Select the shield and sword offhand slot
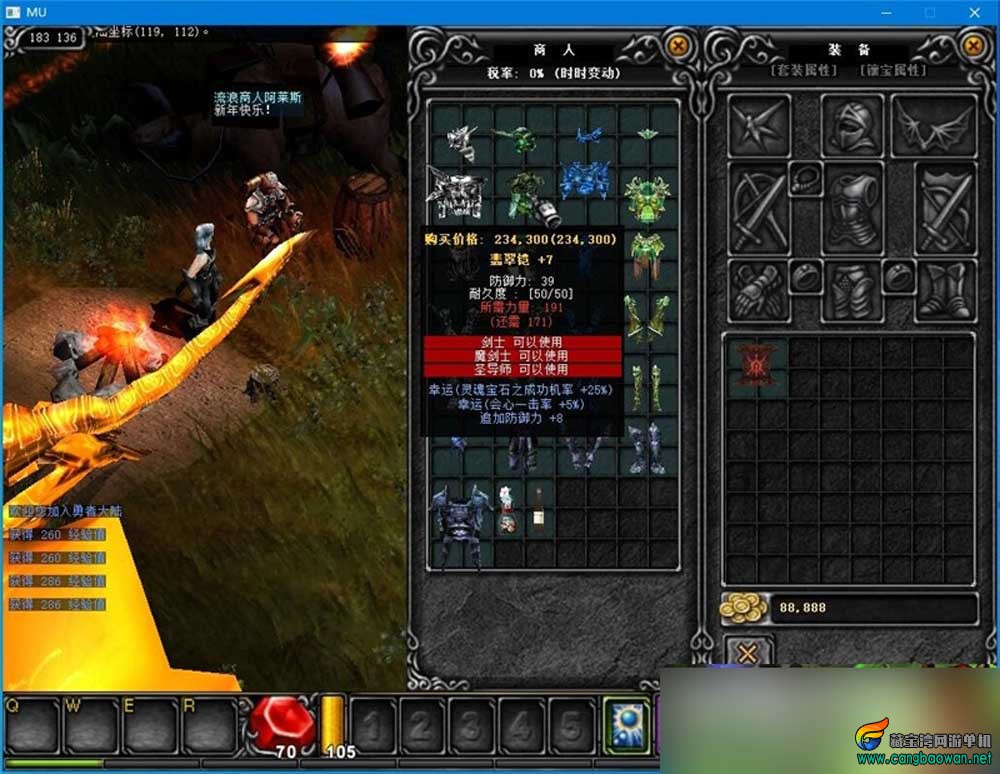1000x774 pixels. [945, 208]
